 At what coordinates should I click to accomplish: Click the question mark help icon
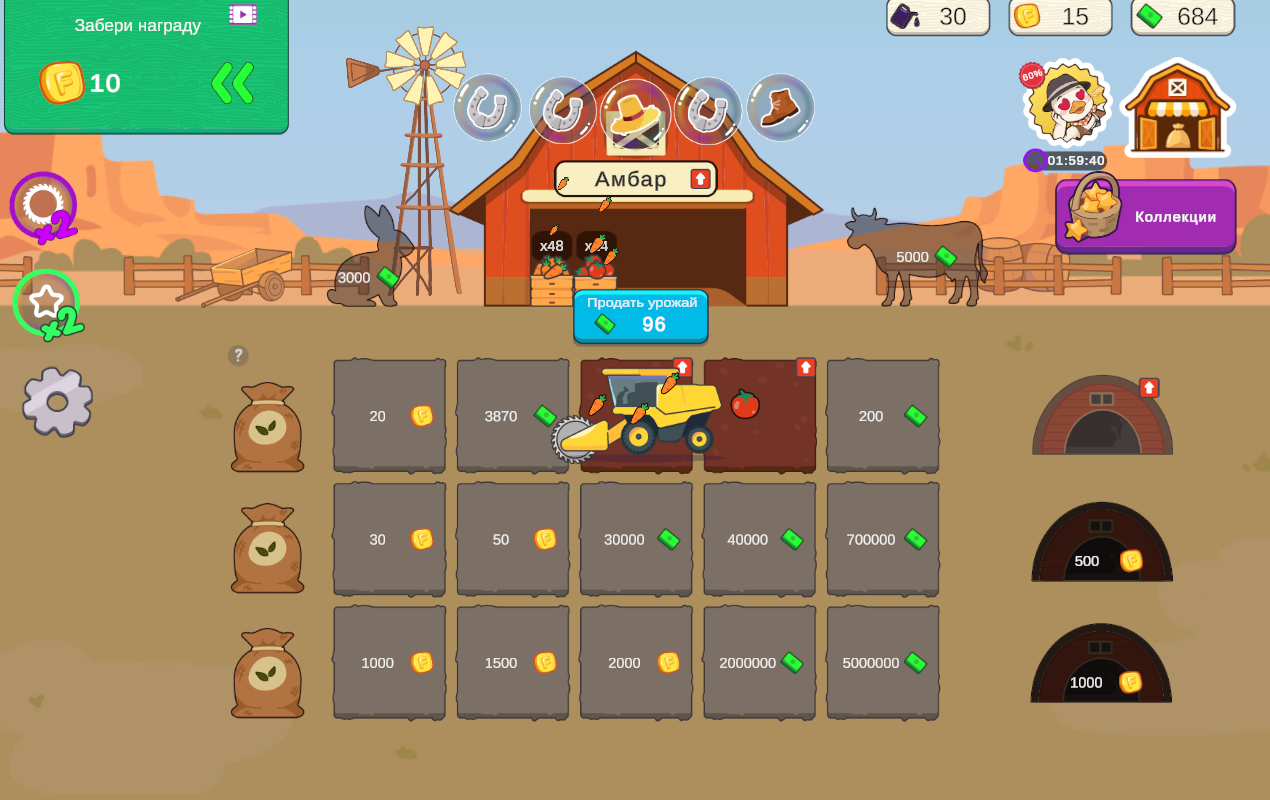tap(238, 355)
